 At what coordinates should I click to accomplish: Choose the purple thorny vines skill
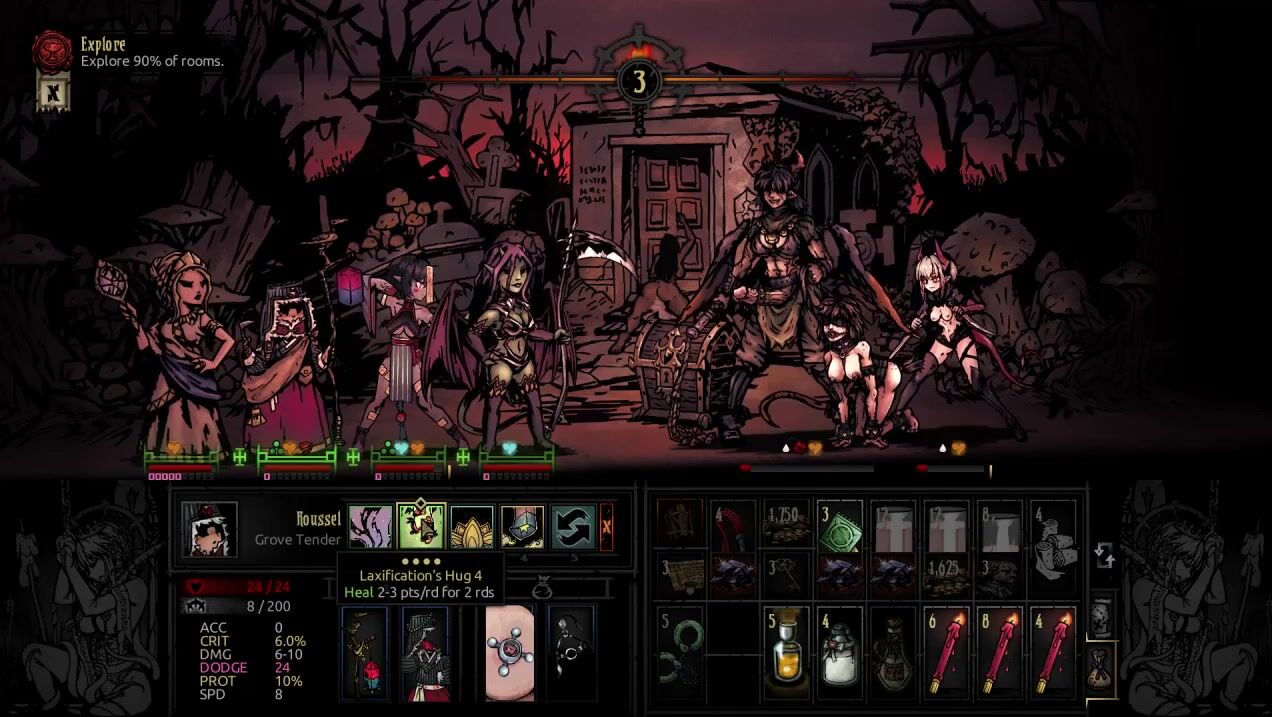370,527
